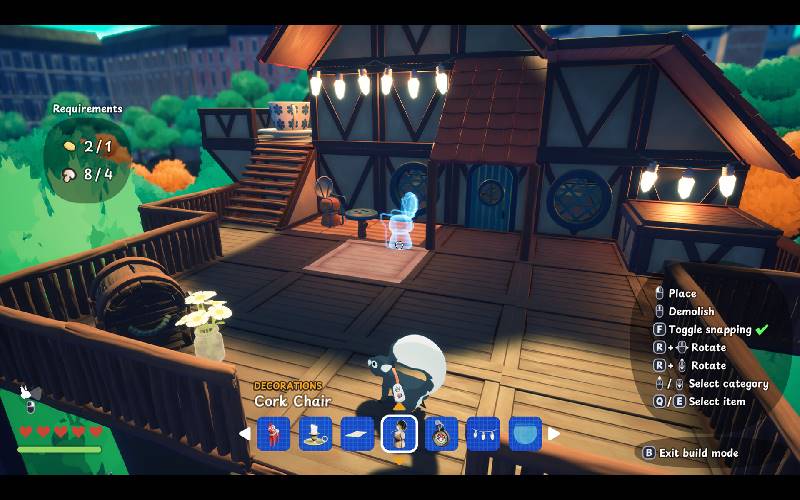Select the red figurine decoration slot
This screenshot has height=500, width=800.
pos(273,433)
